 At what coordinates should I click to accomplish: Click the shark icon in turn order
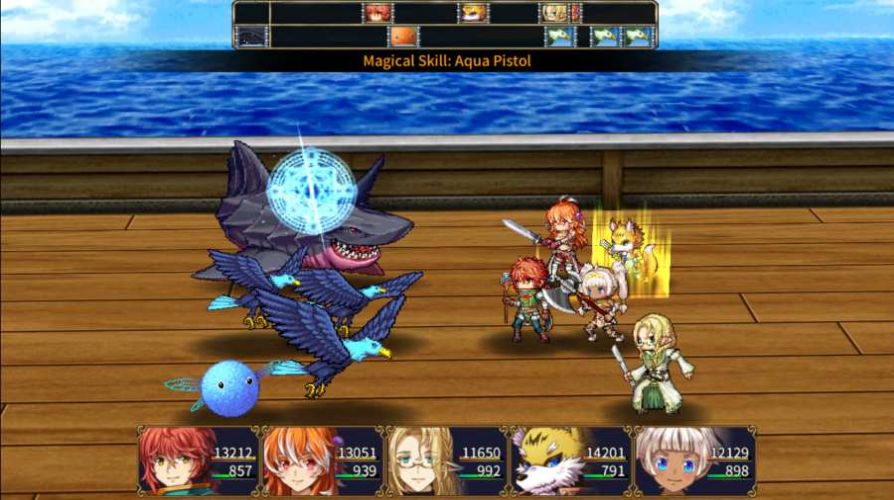tap(251, 37)
